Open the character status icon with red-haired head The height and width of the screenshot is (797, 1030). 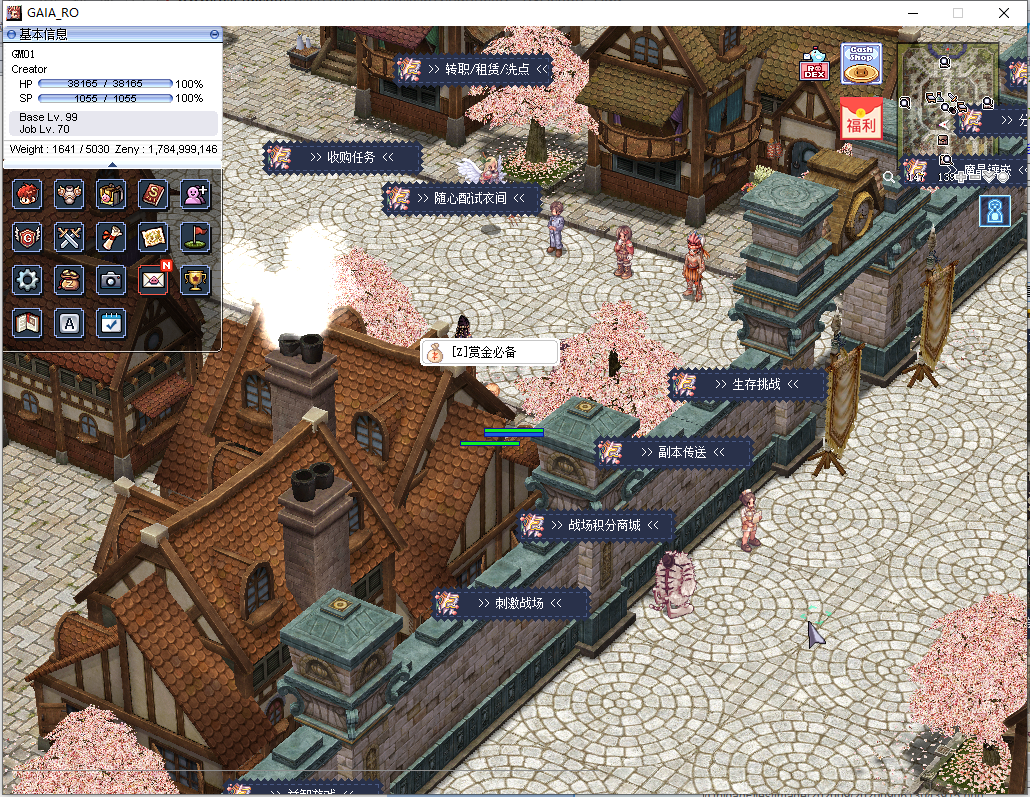(x=27, y=194)
